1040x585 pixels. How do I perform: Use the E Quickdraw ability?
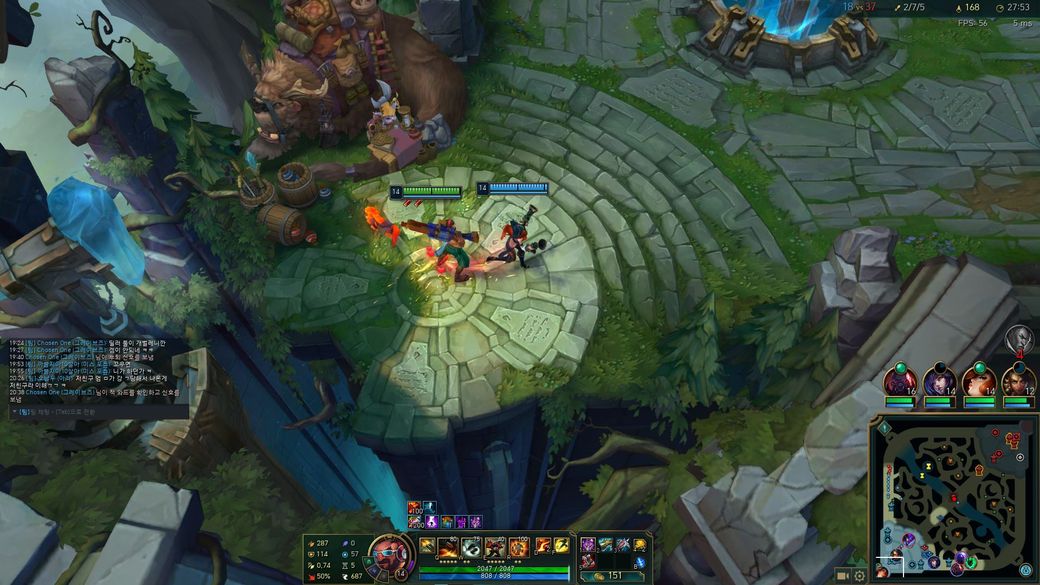click(494, 546)
